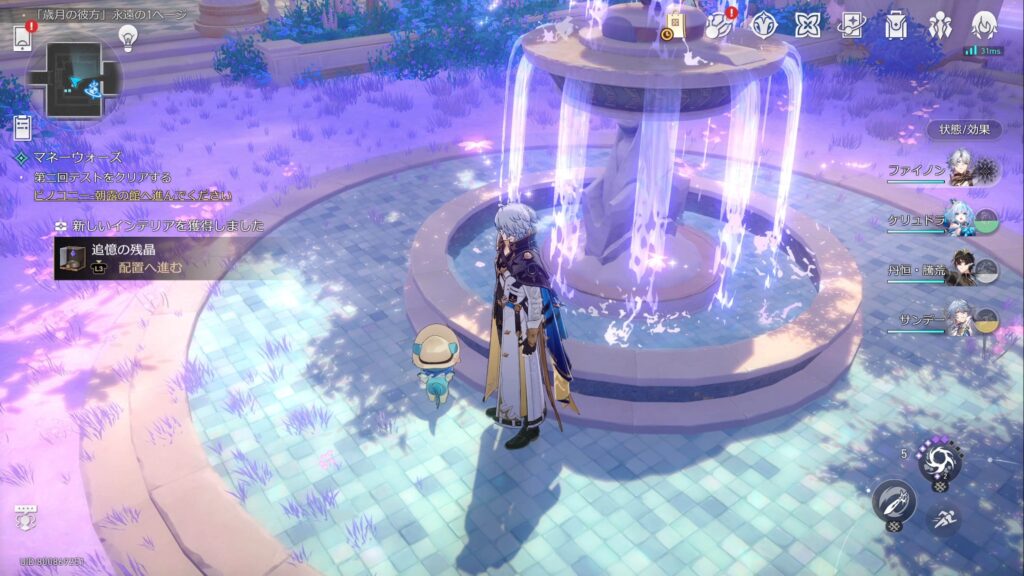Image resolution: width=1024 pixels, height=576 pixels.
Task: Open the mission log clipboard icon
Action: point(23,127)
